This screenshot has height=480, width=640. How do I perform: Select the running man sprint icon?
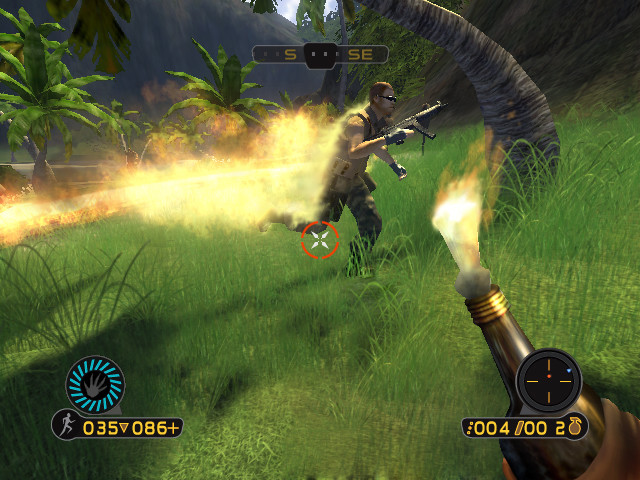pyautogui.click(x=66, y=427)
